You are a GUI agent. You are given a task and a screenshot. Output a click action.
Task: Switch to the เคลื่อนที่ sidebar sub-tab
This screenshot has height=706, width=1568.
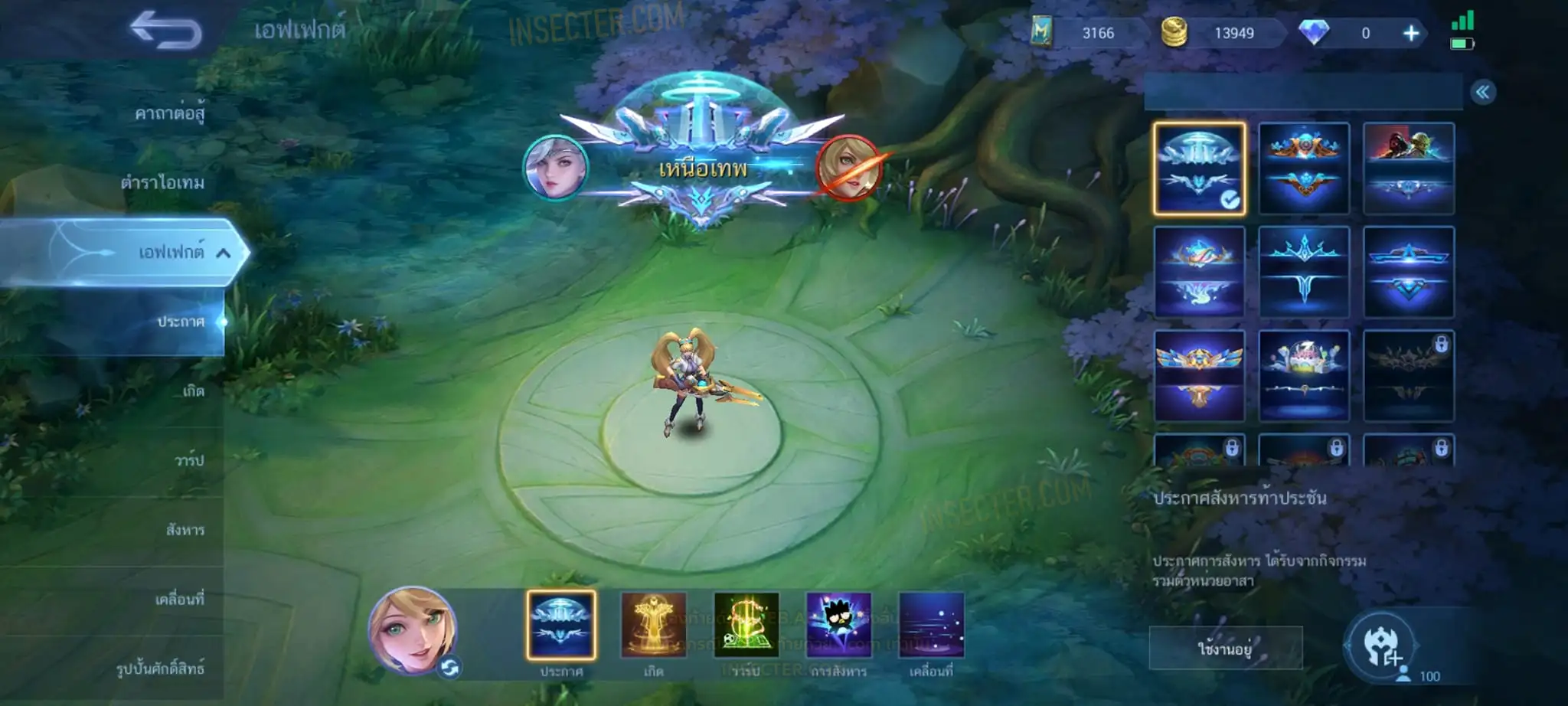tap(180, 599)
